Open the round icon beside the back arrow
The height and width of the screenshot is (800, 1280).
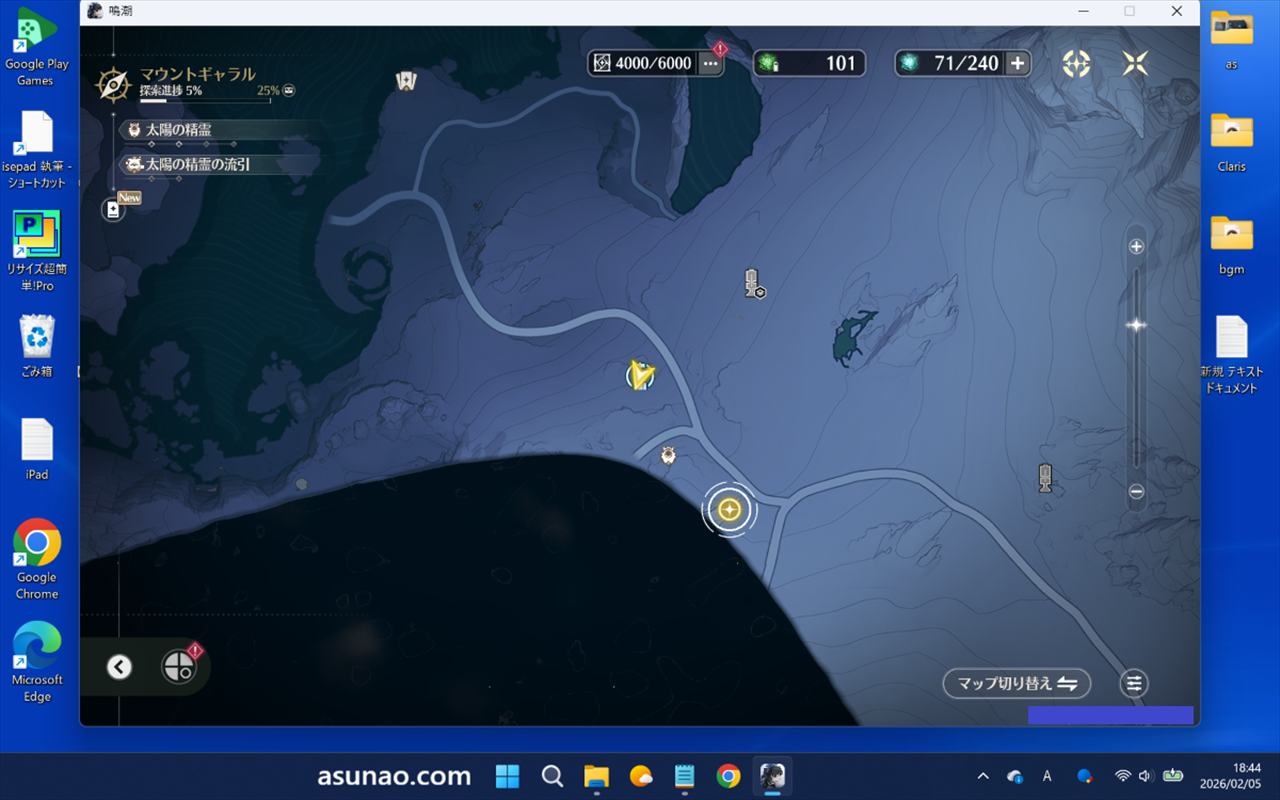pos(178,667)
